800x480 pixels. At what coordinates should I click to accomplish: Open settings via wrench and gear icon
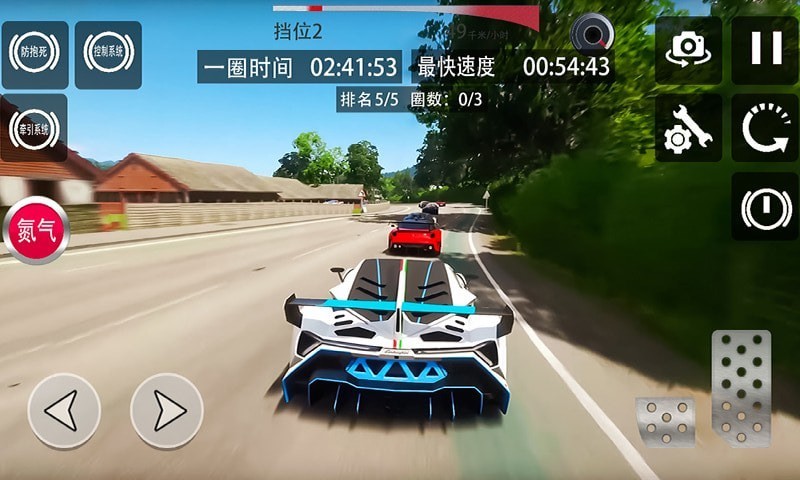[689, 128]
